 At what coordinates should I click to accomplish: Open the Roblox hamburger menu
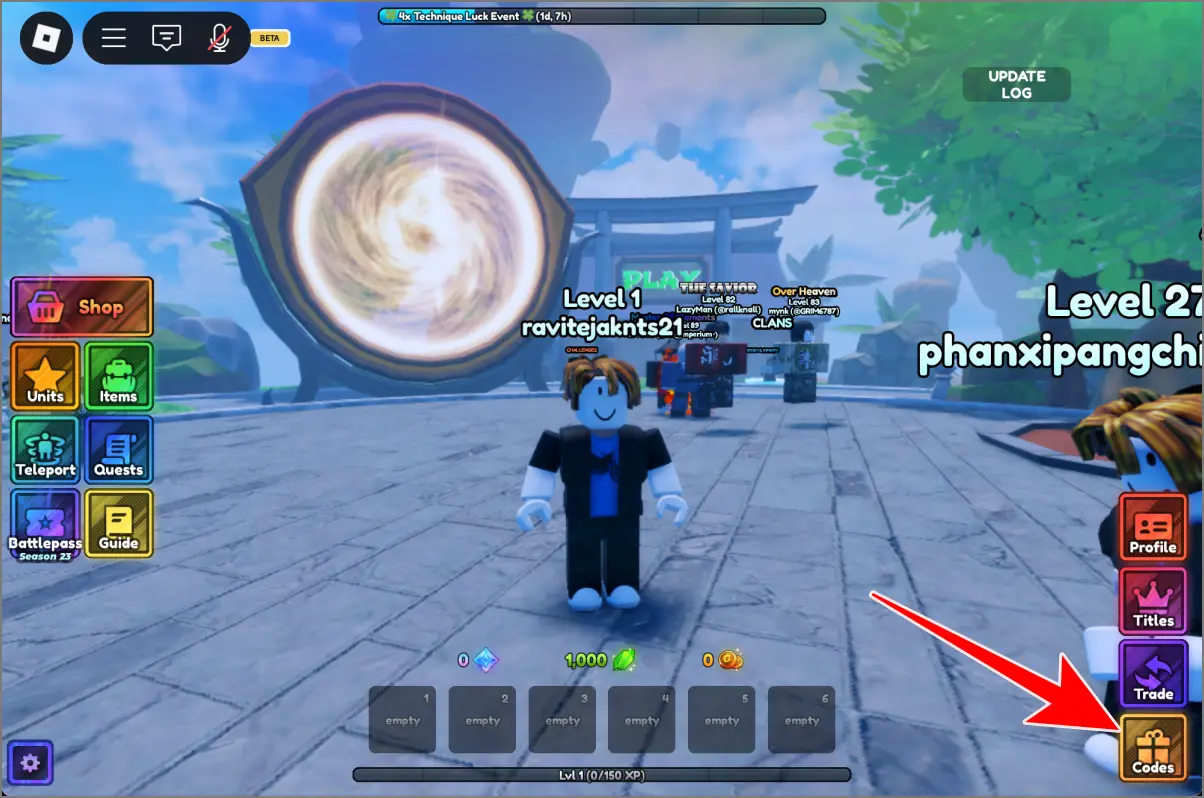click(114, 38)
